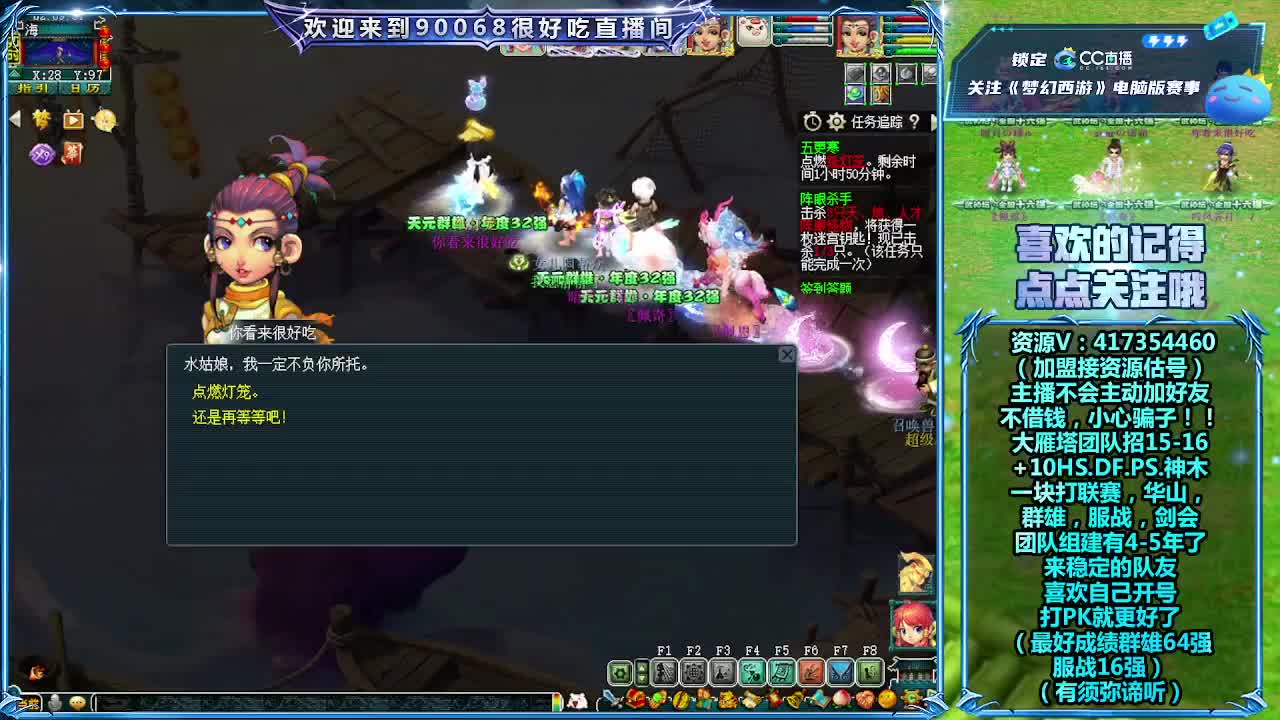This screenshot has width=1280, height=720.
Task: Select the F7 blue wings skill icon
Action: click(x=842, y=672)
